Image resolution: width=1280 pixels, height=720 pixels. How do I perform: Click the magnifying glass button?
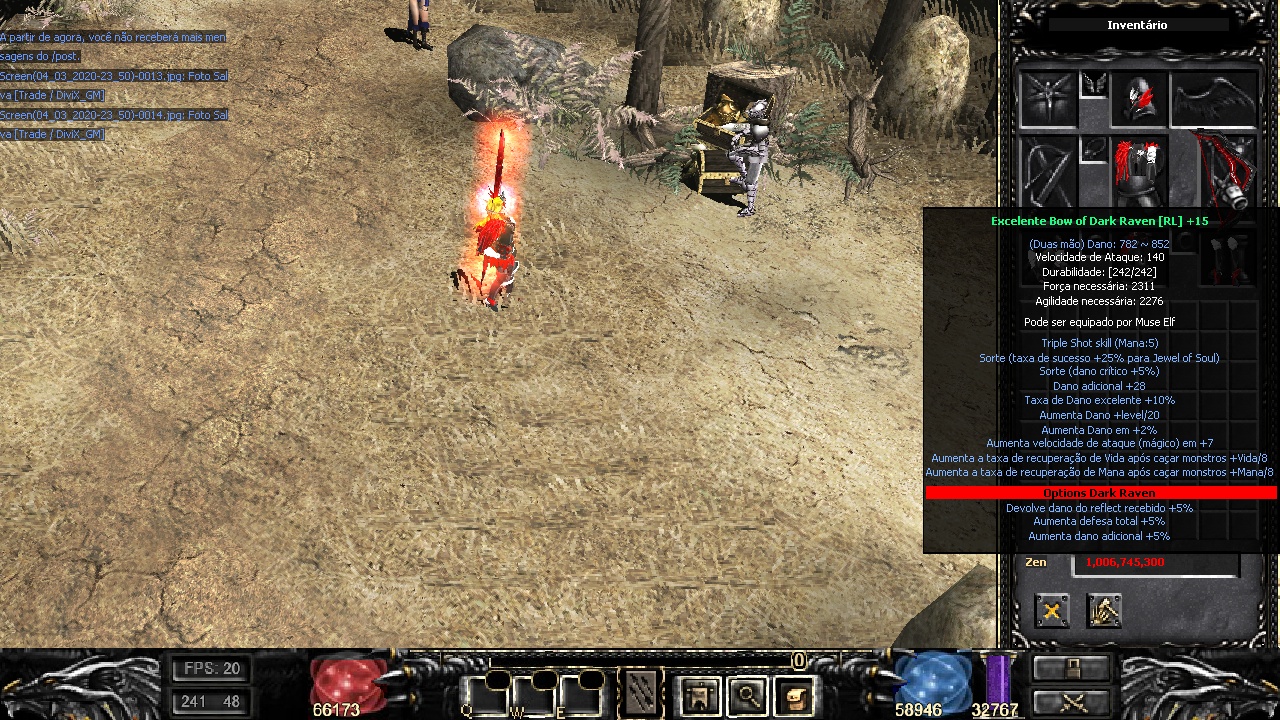[x=747, y=695]
